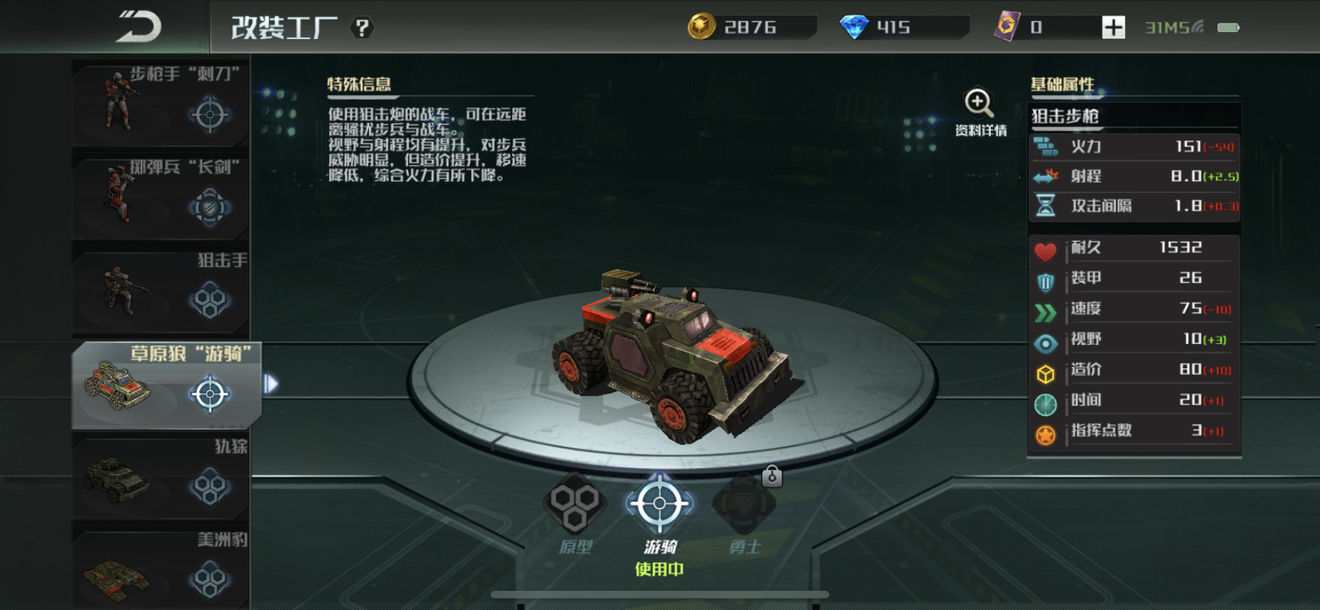
Task: Add more purple card currency with plus
Action: tap(1113, 27)
